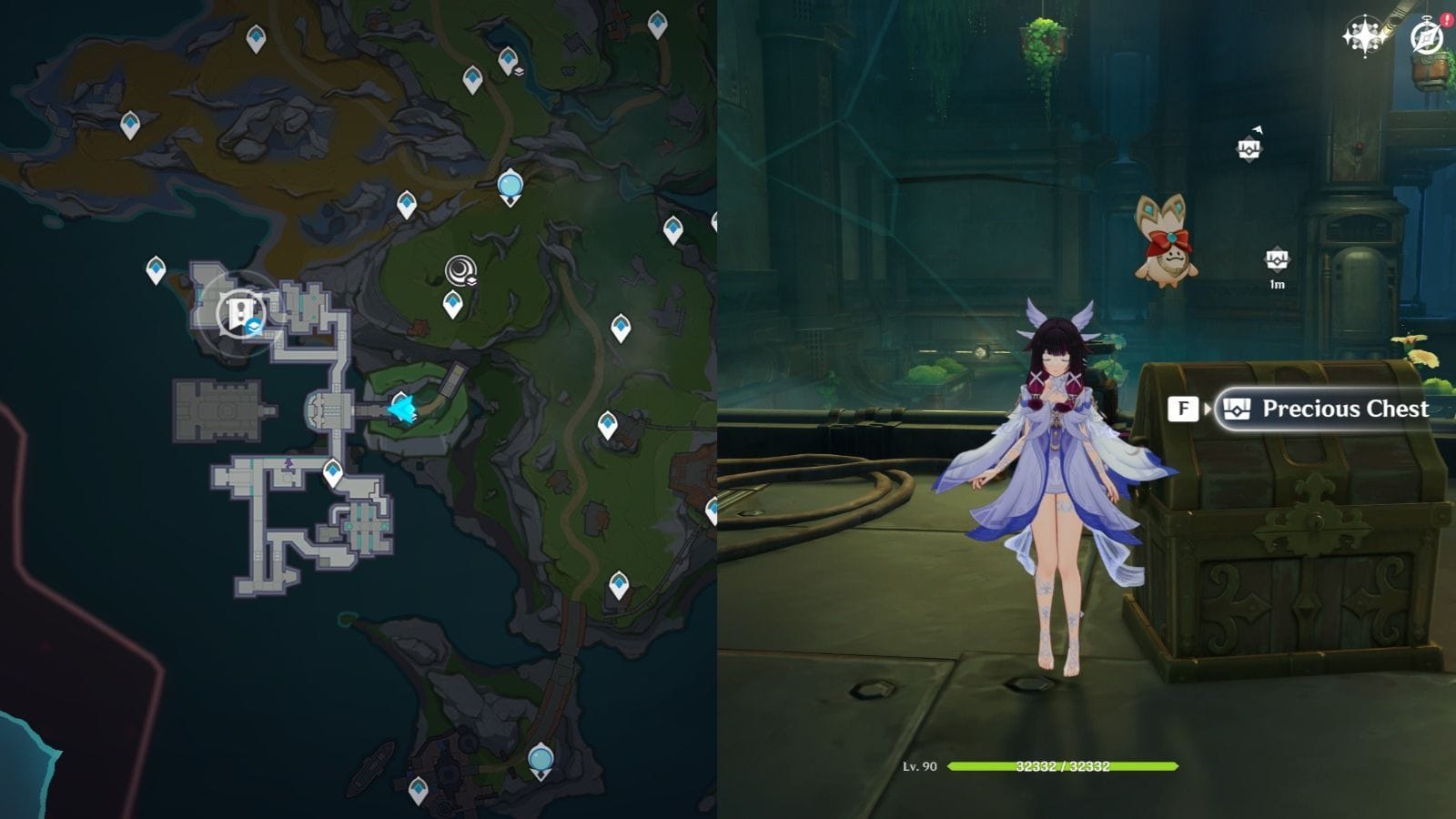Click the purple marker in the lower ruins

tap(287, 465)
